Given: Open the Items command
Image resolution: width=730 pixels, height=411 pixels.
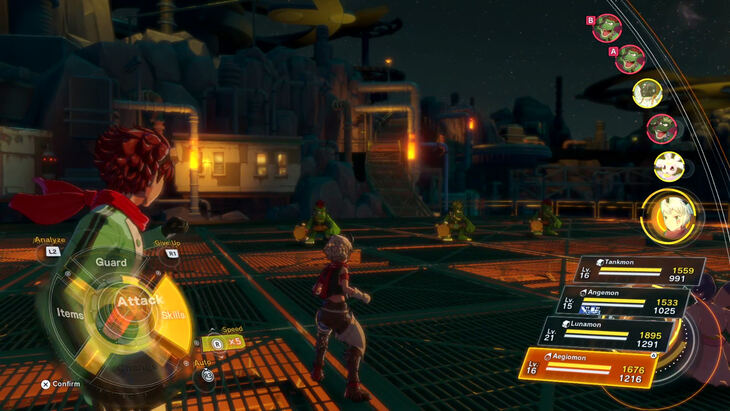Looking at the screenshot, I should [x=70, y=313].
